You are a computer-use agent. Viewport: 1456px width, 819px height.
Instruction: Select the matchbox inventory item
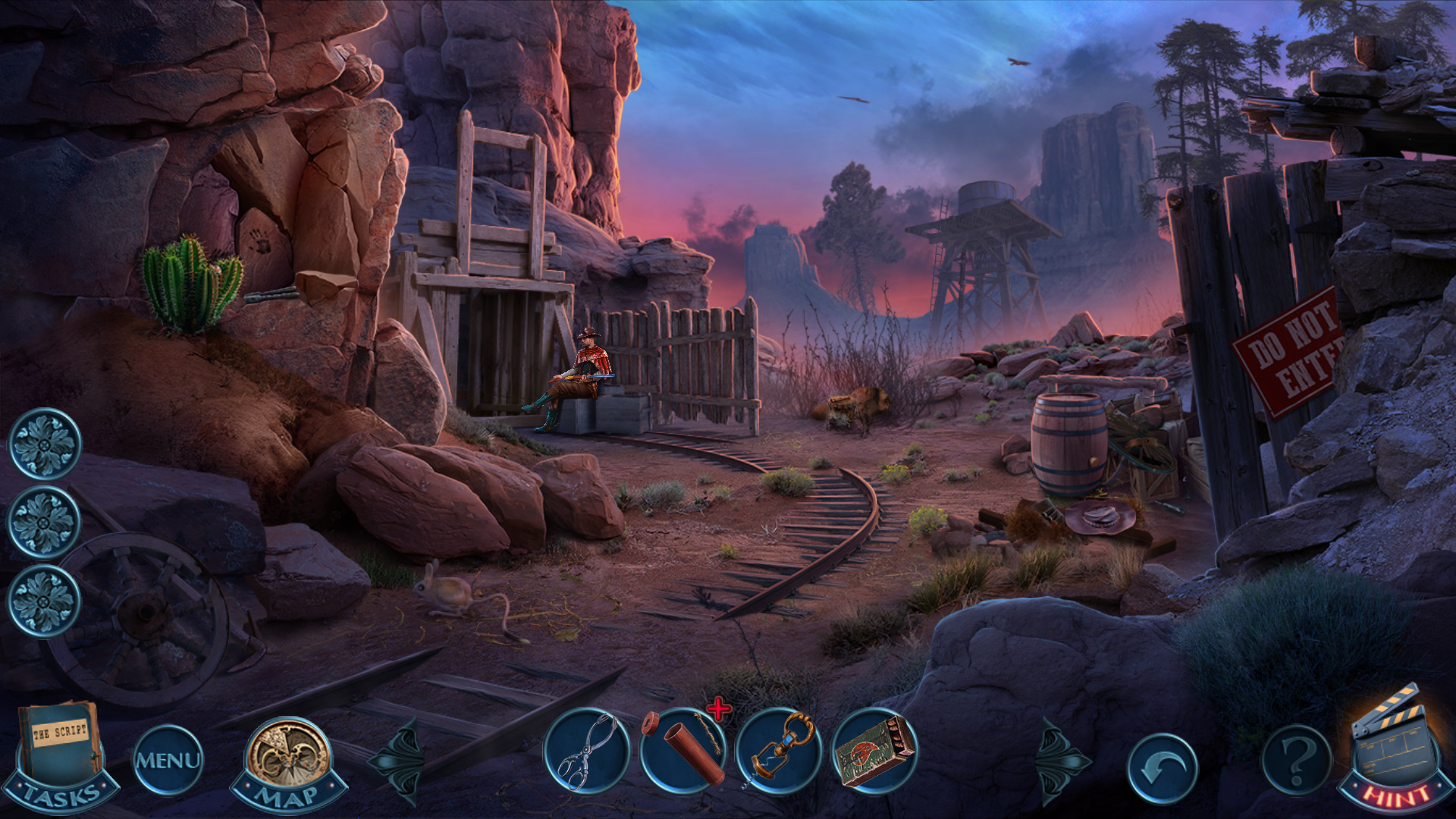pos(874,751)
